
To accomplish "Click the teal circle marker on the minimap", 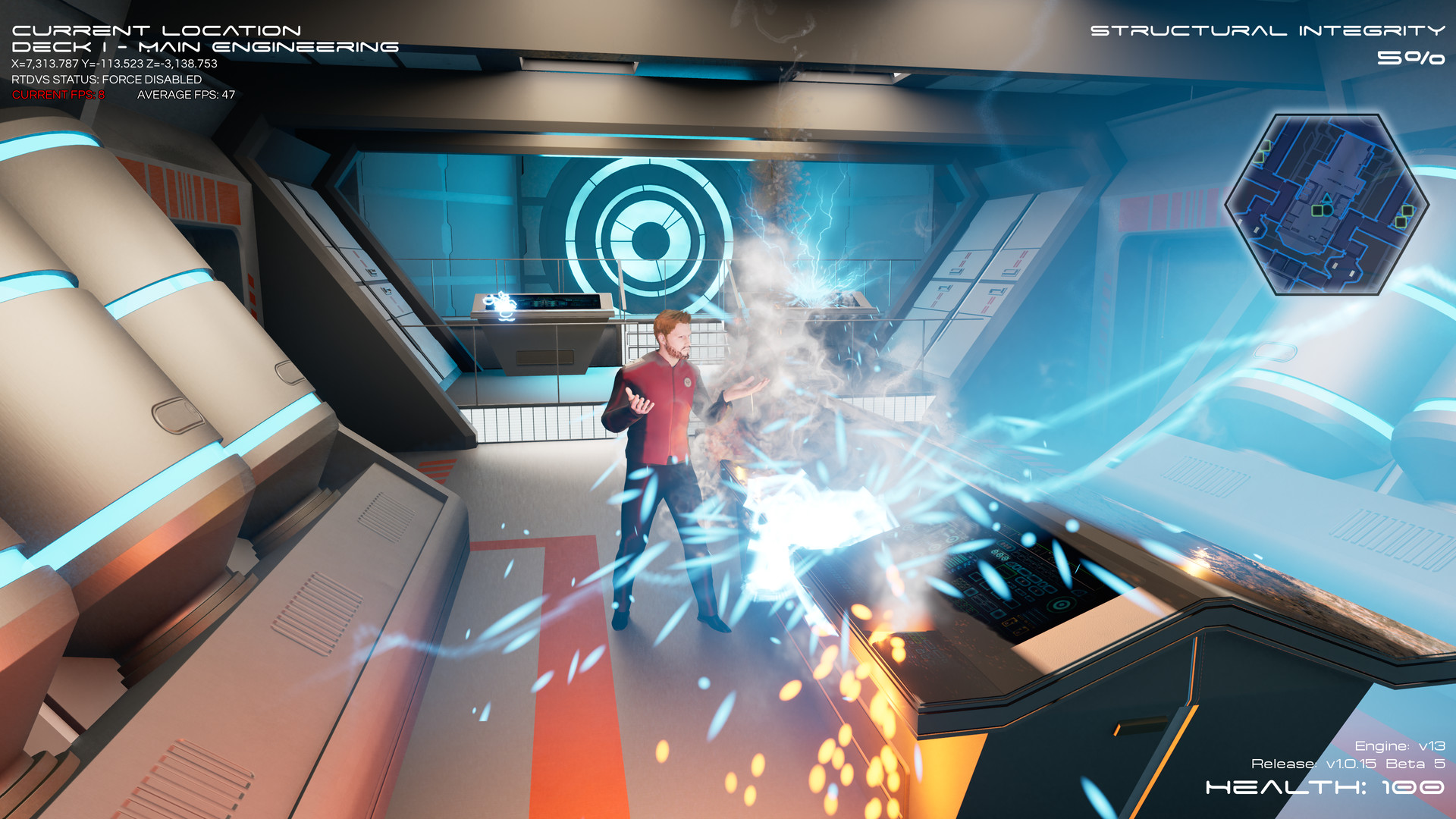I will [x=1327, y=210].
